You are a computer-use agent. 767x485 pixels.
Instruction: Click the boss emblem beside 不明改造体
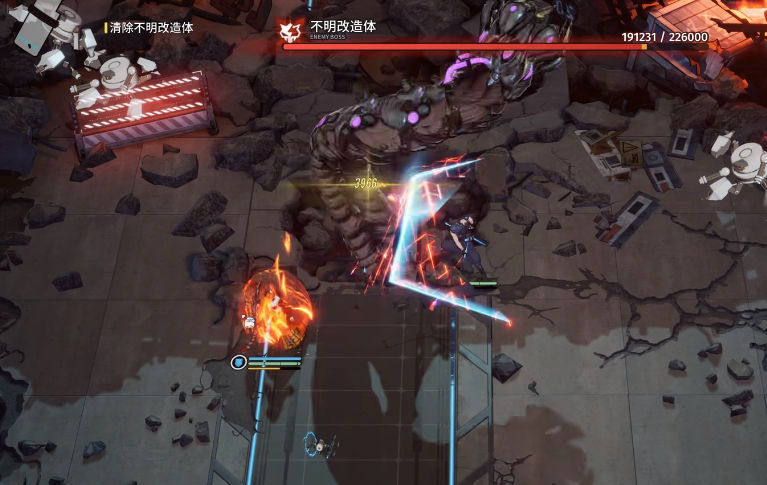[x=292, y=30]
